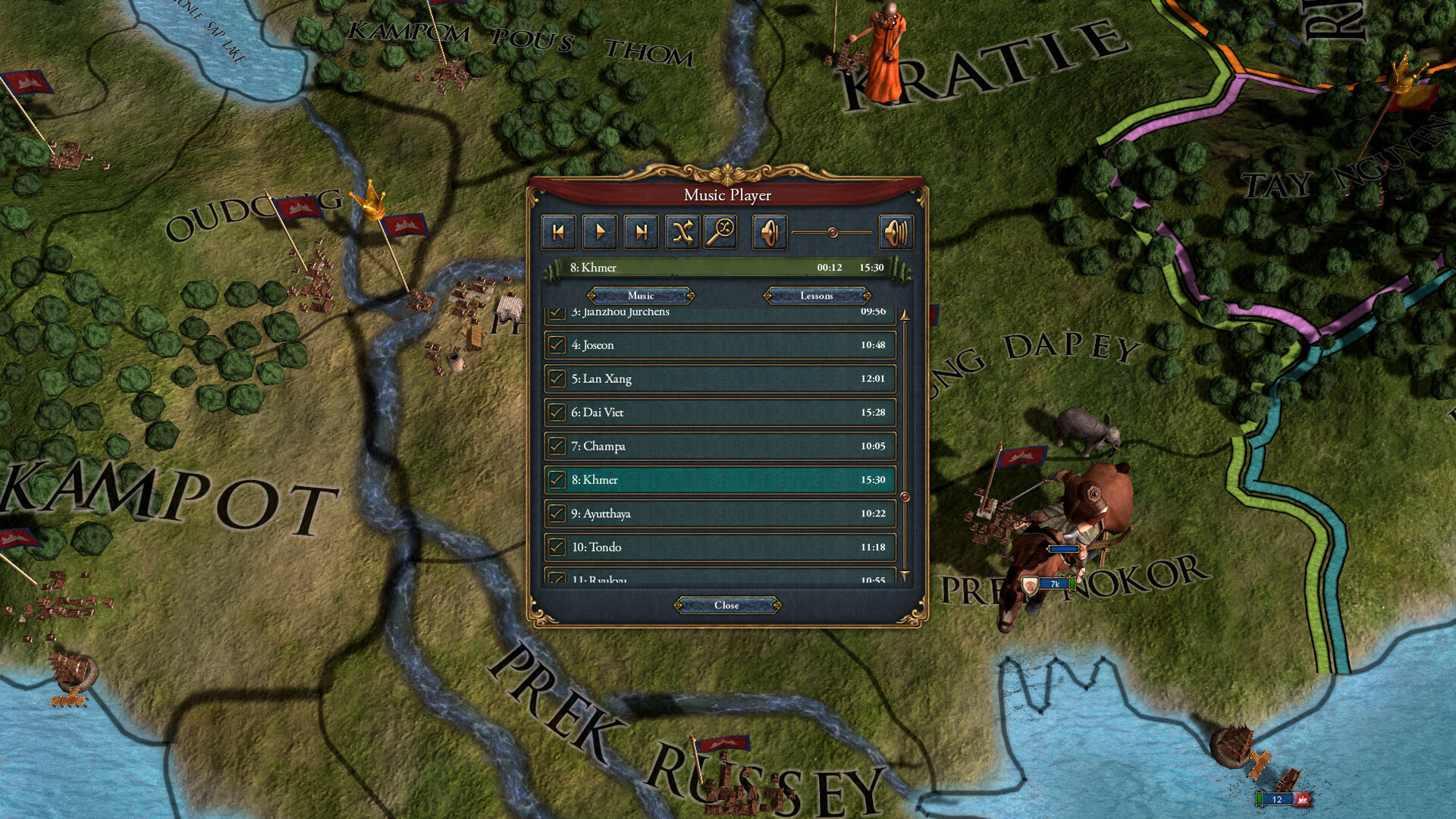The width and height of the screenshot is (1456, 819).
Task: Skip to the next track
Action: pyautogui.click(x=642, y=232)
